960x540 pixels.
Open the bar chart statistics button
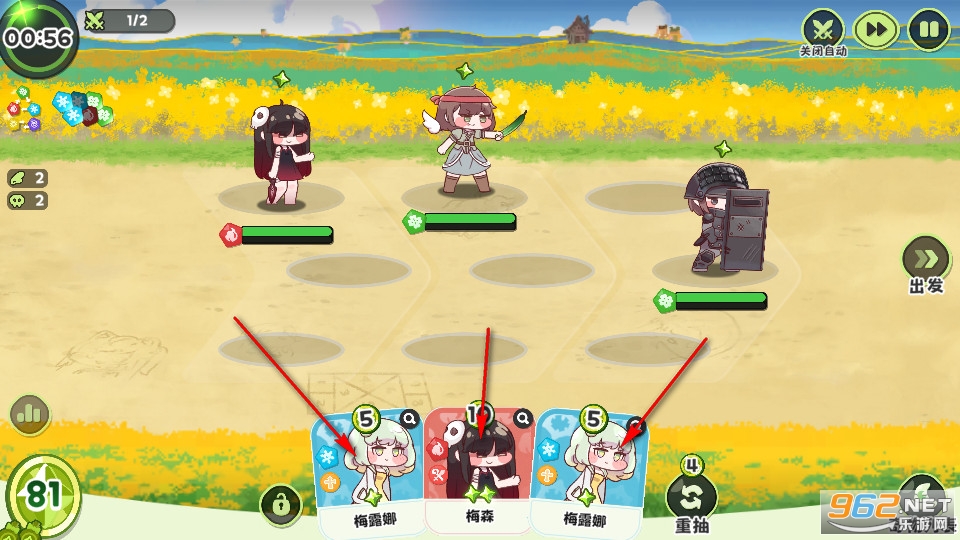[30, 414]
